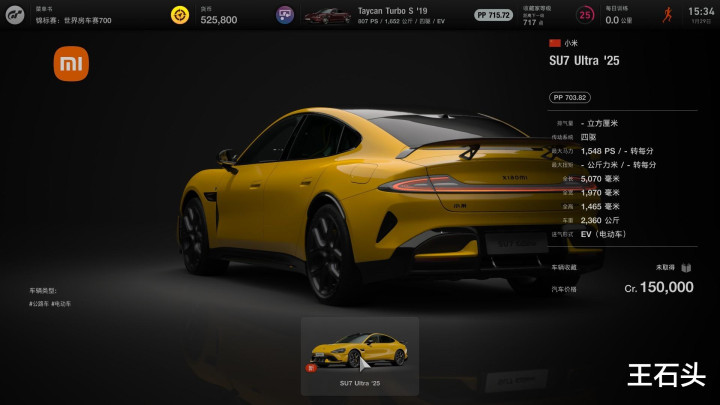Viewport: 720px width, 405px height.
Task: Click the car collection book icon
Action: [x=686, y=268]
